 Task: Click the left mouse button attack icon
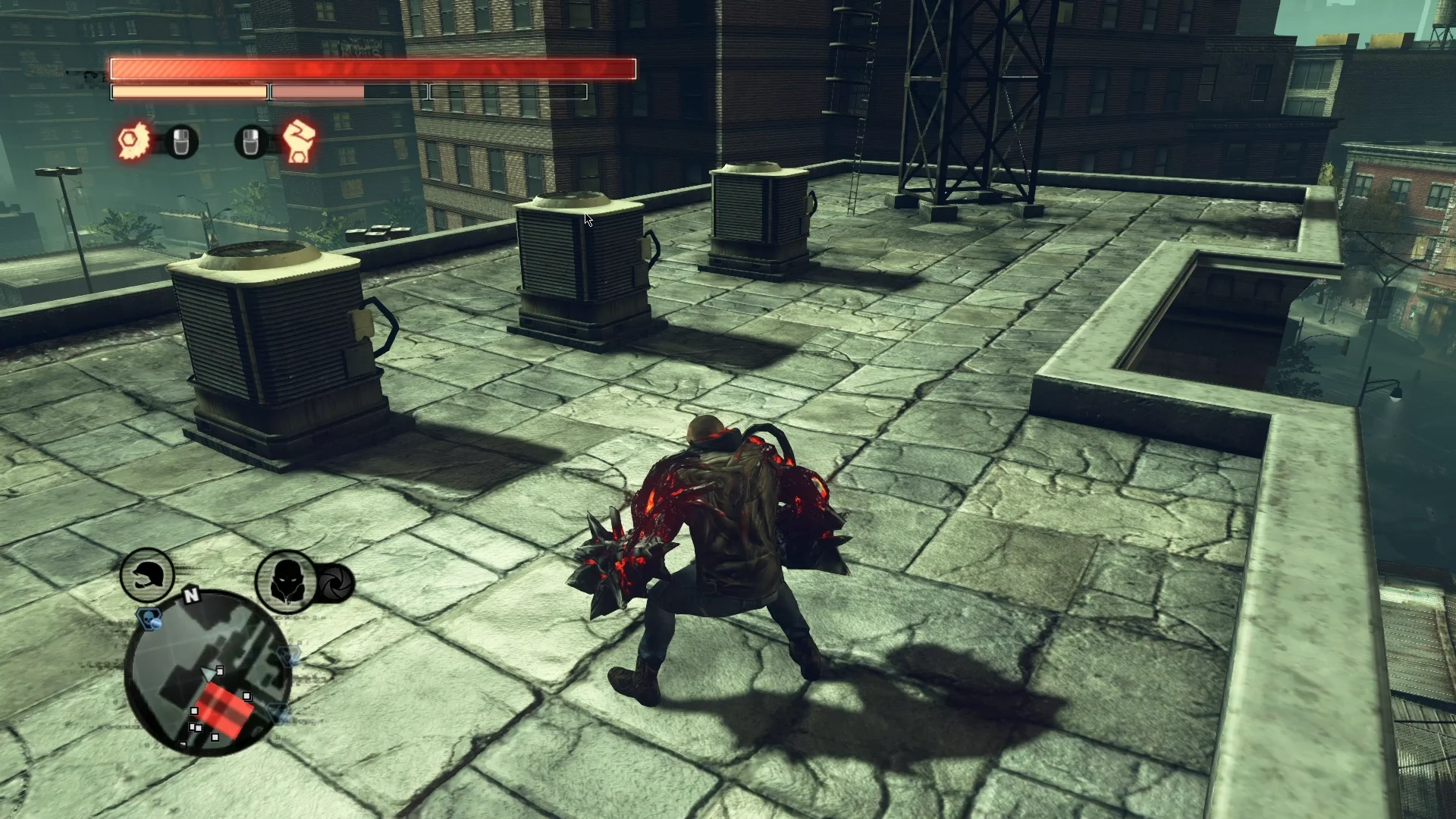[180, 143]
